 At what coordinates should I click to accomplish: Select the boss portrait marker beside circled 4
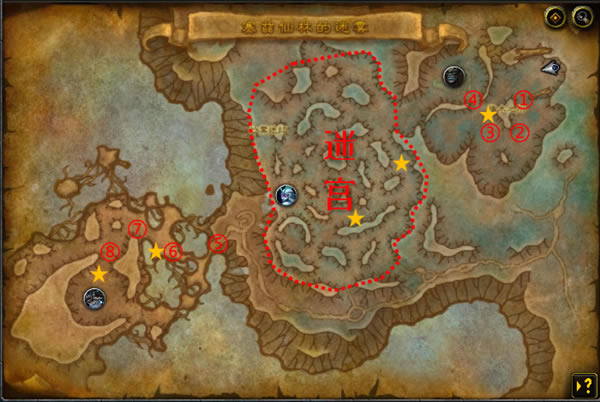tap(453, 75)
